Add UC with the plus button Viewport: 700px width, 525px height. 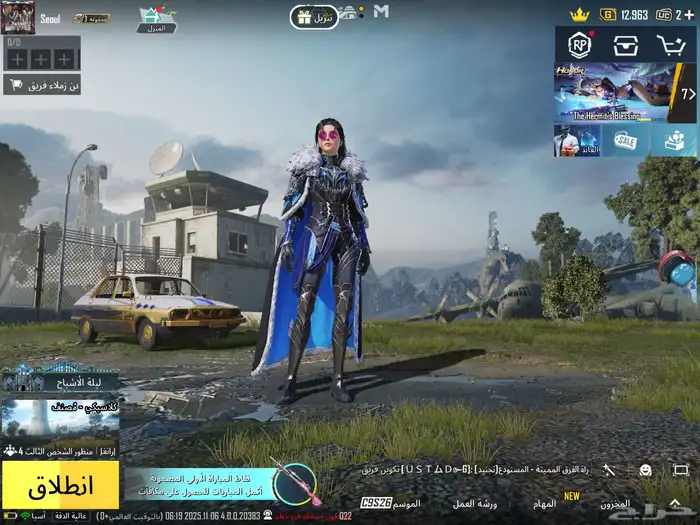[x=691, y=14]
